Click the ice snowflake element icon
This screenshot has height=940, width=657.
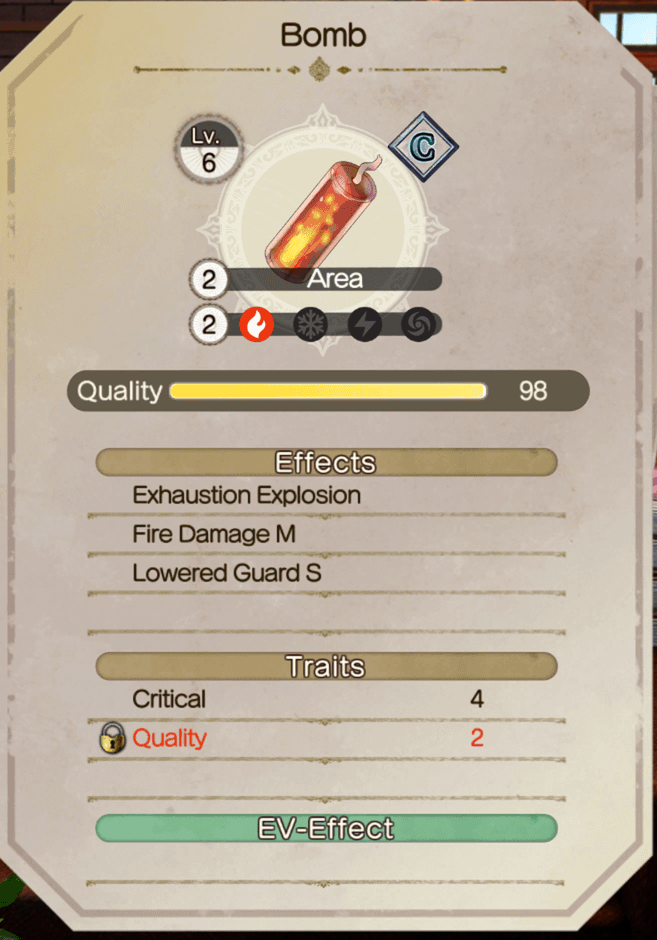(310, 325)
